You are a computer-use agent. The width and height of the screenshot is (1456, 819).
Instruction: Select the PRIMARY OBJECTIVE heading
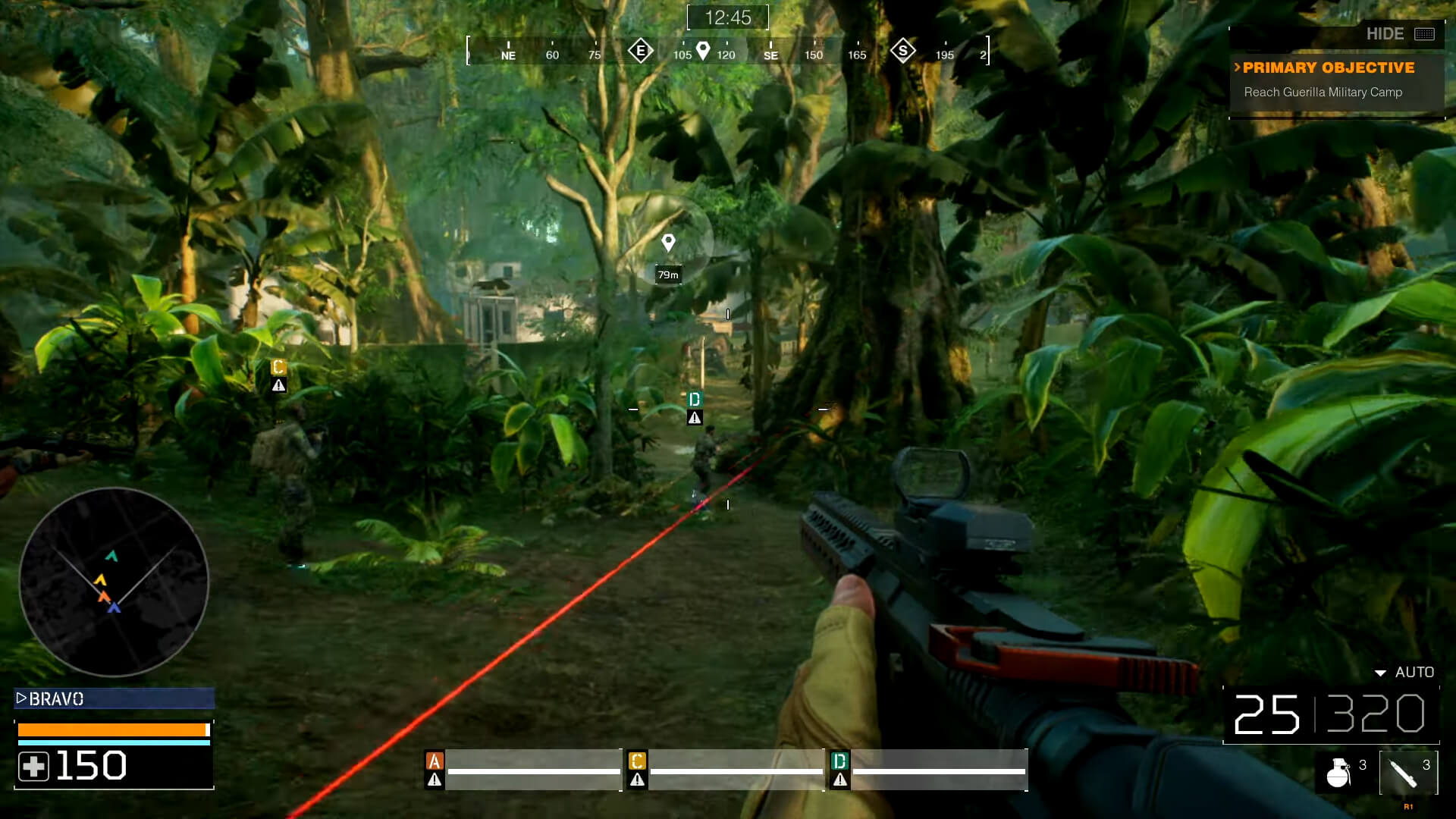tap(1327, 67)
